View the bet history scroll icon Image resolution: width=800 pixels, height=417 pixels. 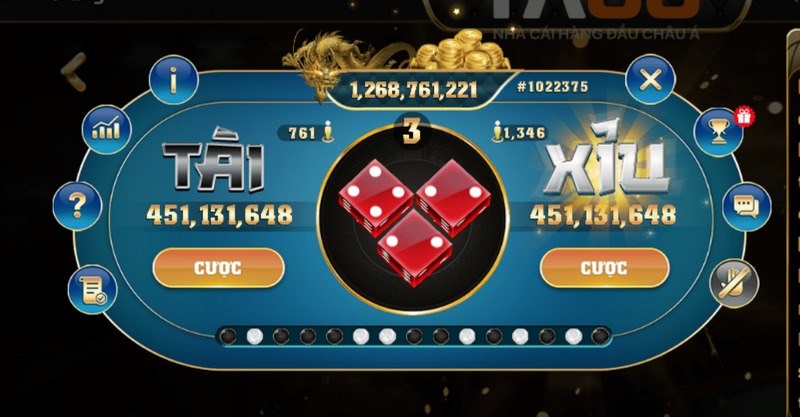tap(93, 290)
